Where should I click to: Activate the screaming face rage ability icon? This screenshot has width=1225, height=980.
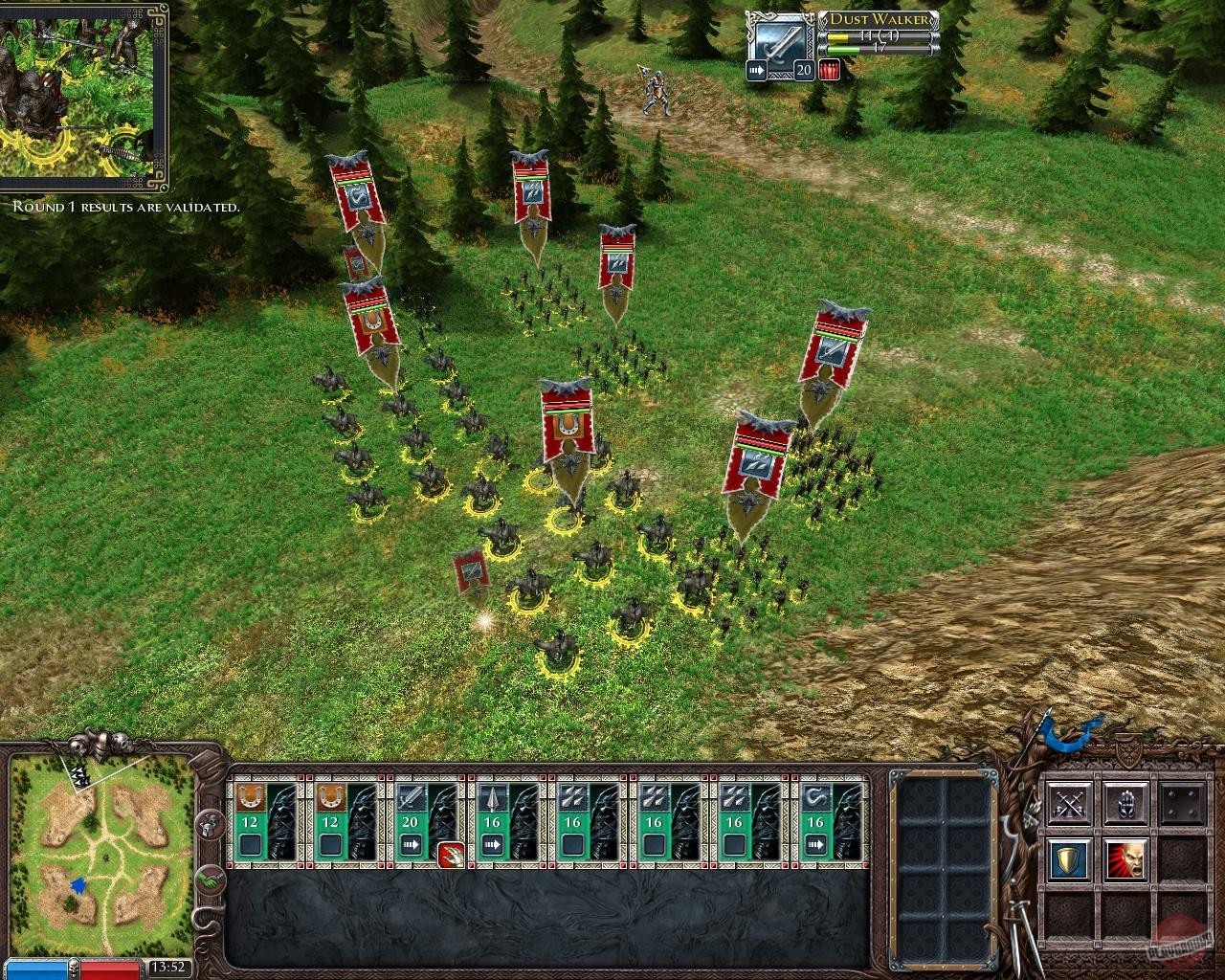click(x=1126, y=857)
